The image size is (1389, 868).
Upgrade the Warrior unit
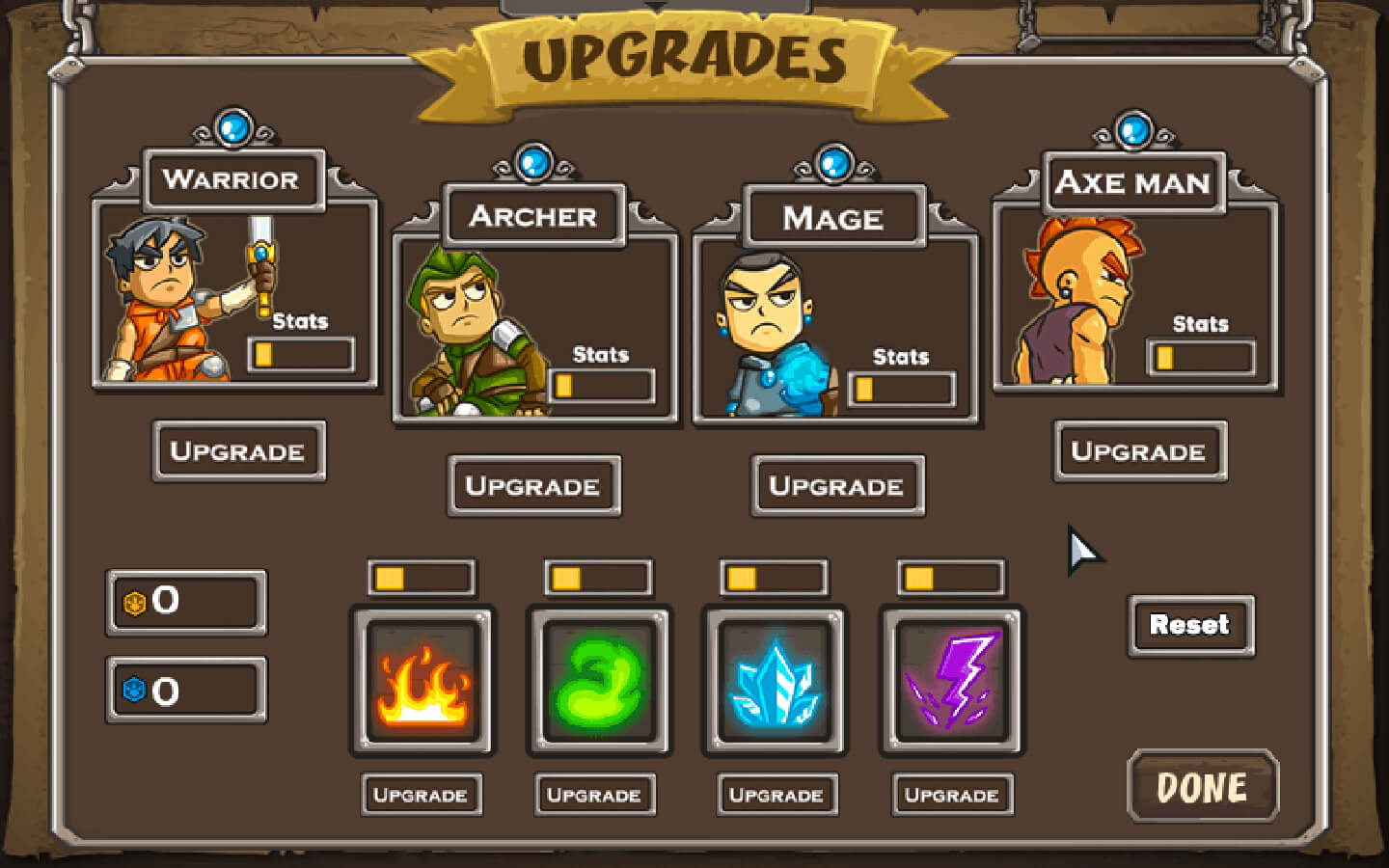tap(238, 450)
